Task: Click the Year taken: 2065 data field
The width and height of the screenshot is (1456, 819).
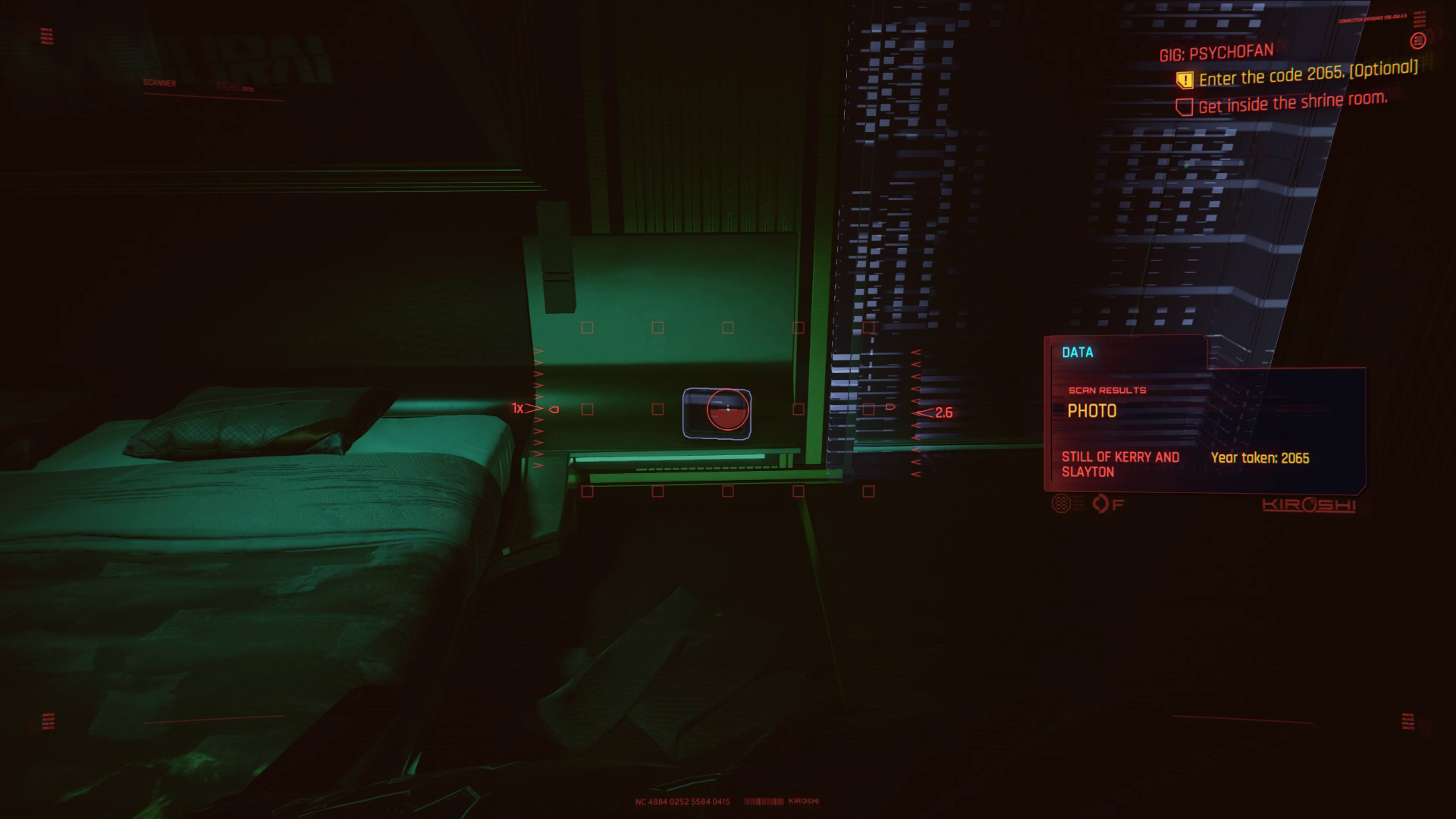Action: point(1263,457)
